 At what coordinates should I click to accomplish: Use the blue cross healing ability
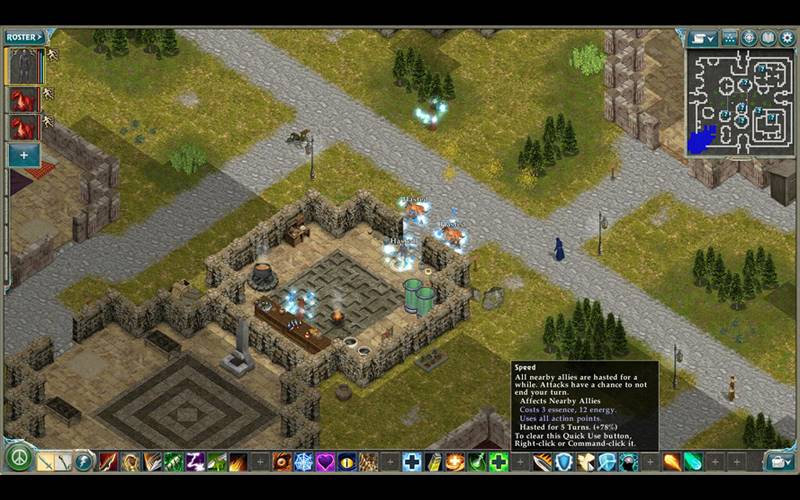point(411,461)
